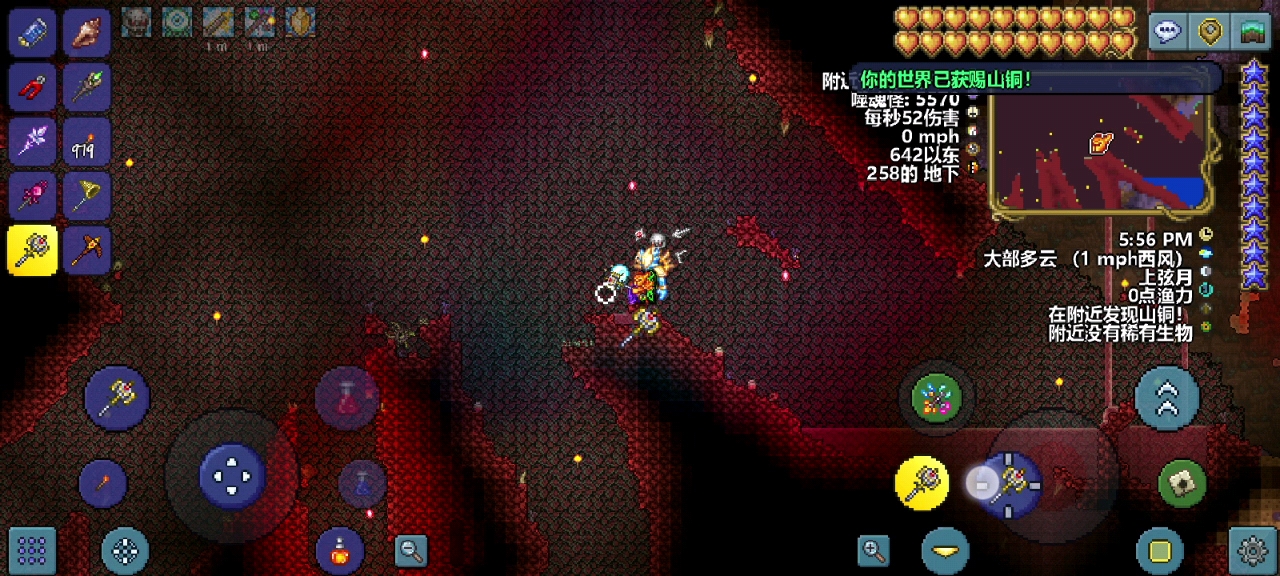Screen dimensions: 1280x576
Task: Tap the zoom-out magnifier button
Action: (410, 549)
